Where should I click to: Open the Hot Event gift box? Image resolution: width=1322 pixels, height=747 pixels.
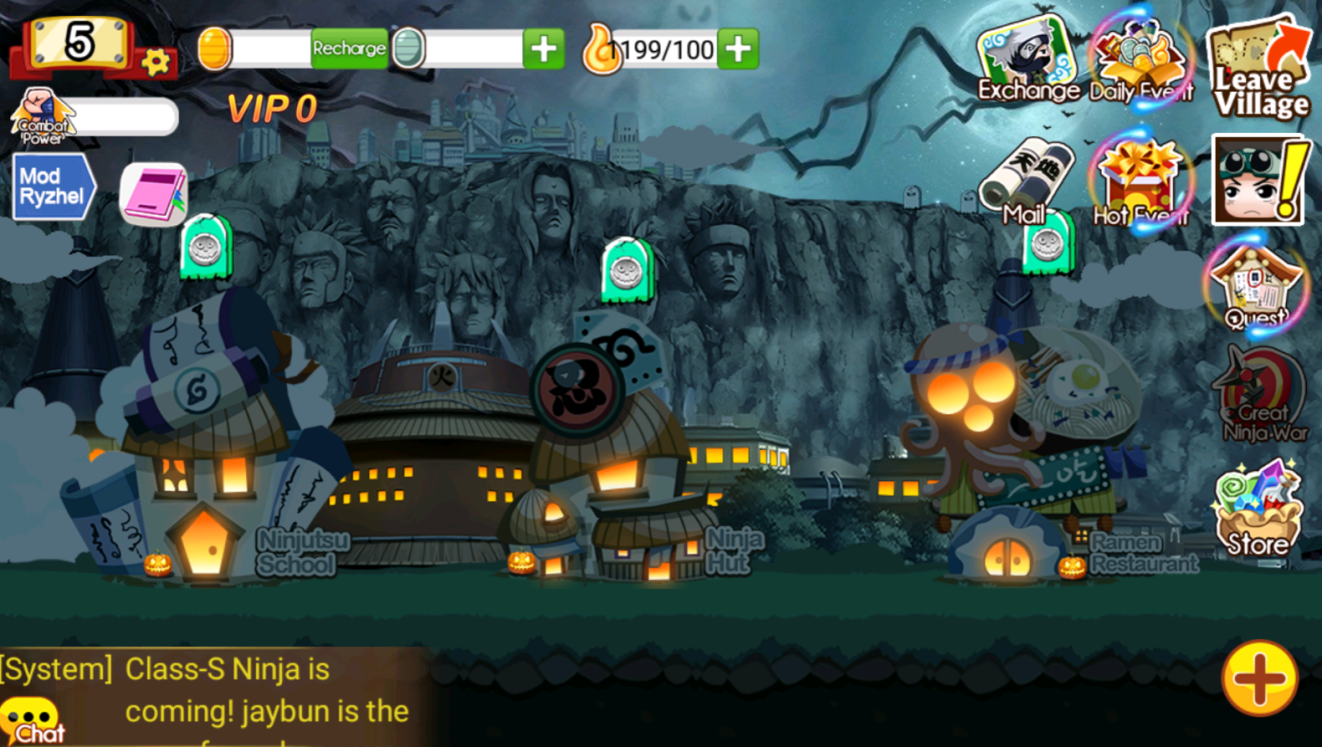1140,181
